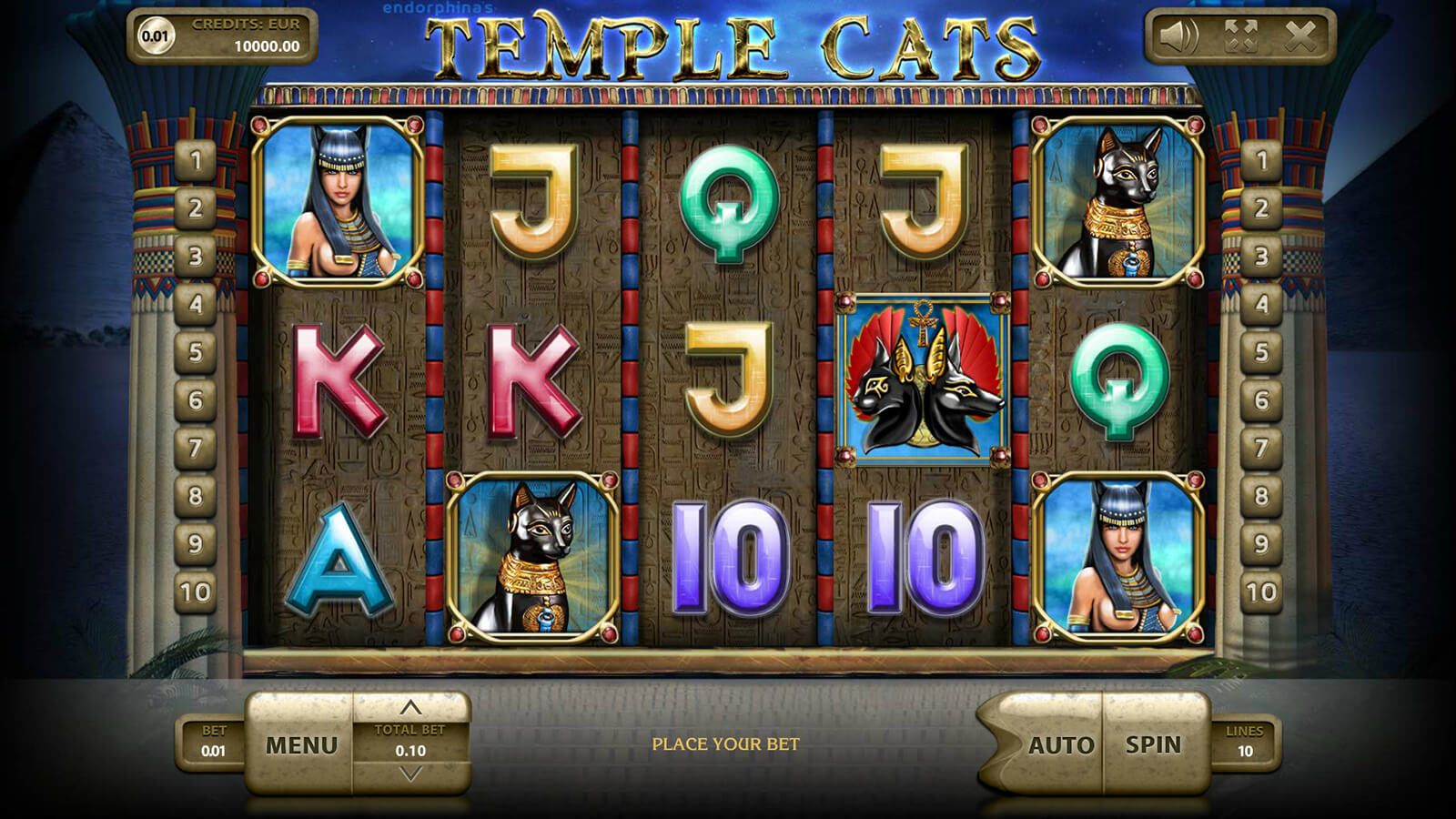Decrease total bet with the down arrow

pyautogui.click(x=410, y=774)
